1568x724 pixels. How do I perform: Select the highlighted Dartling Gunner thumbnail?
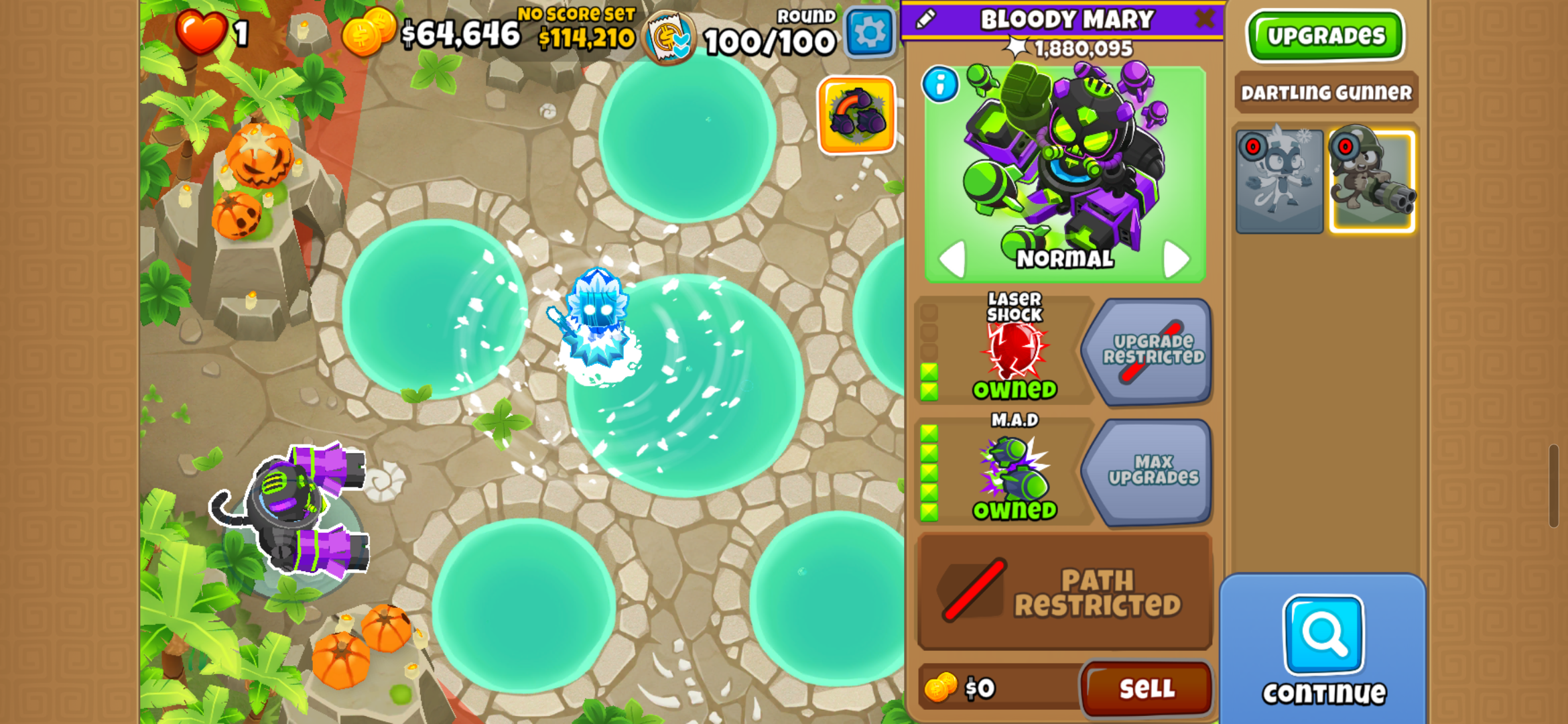point(1372,181)
